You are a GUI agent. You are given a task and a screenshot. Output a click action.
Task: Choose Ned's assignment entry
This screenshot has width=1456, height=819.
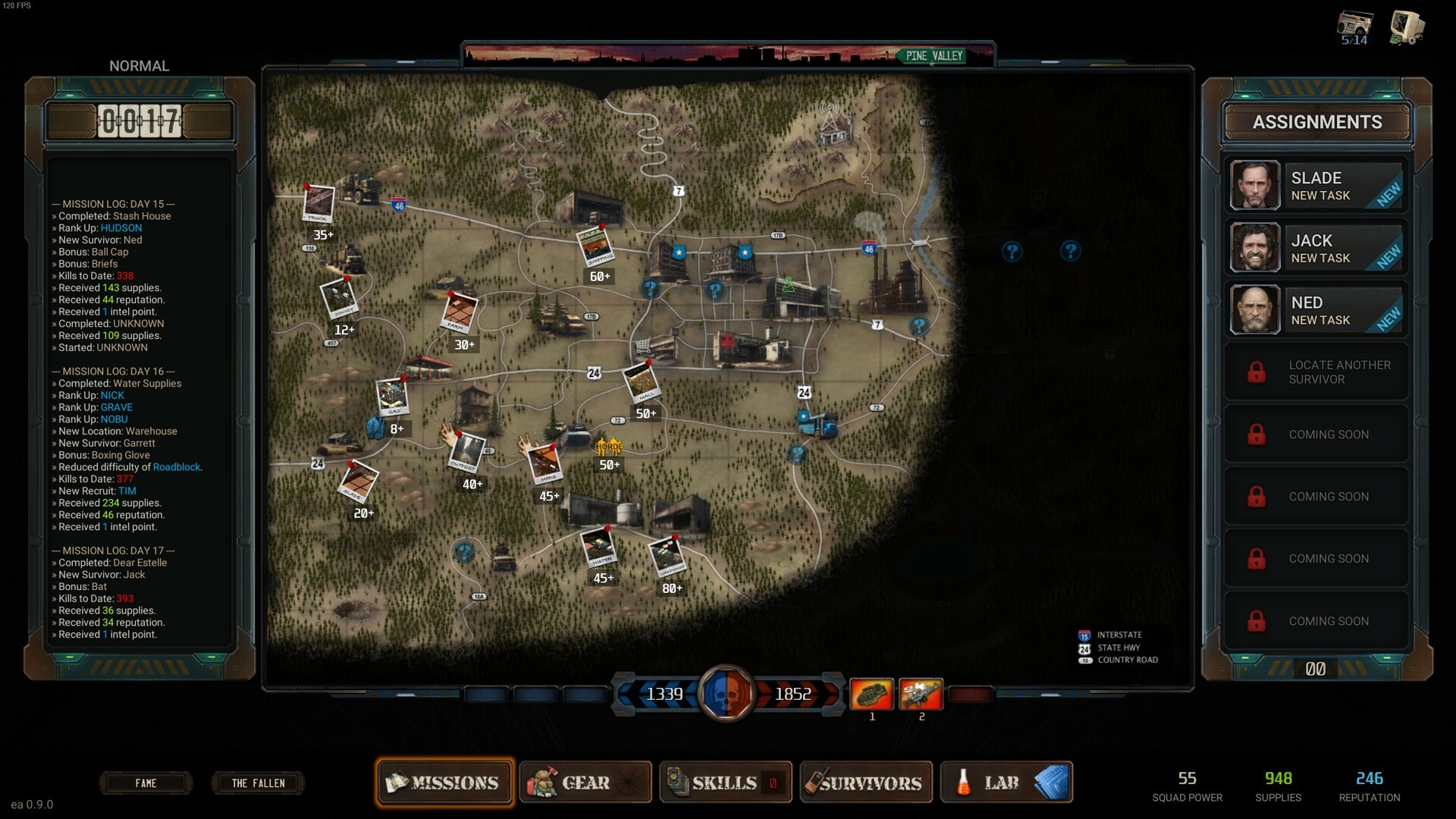pyautogui.click(x=1316, y=310)
